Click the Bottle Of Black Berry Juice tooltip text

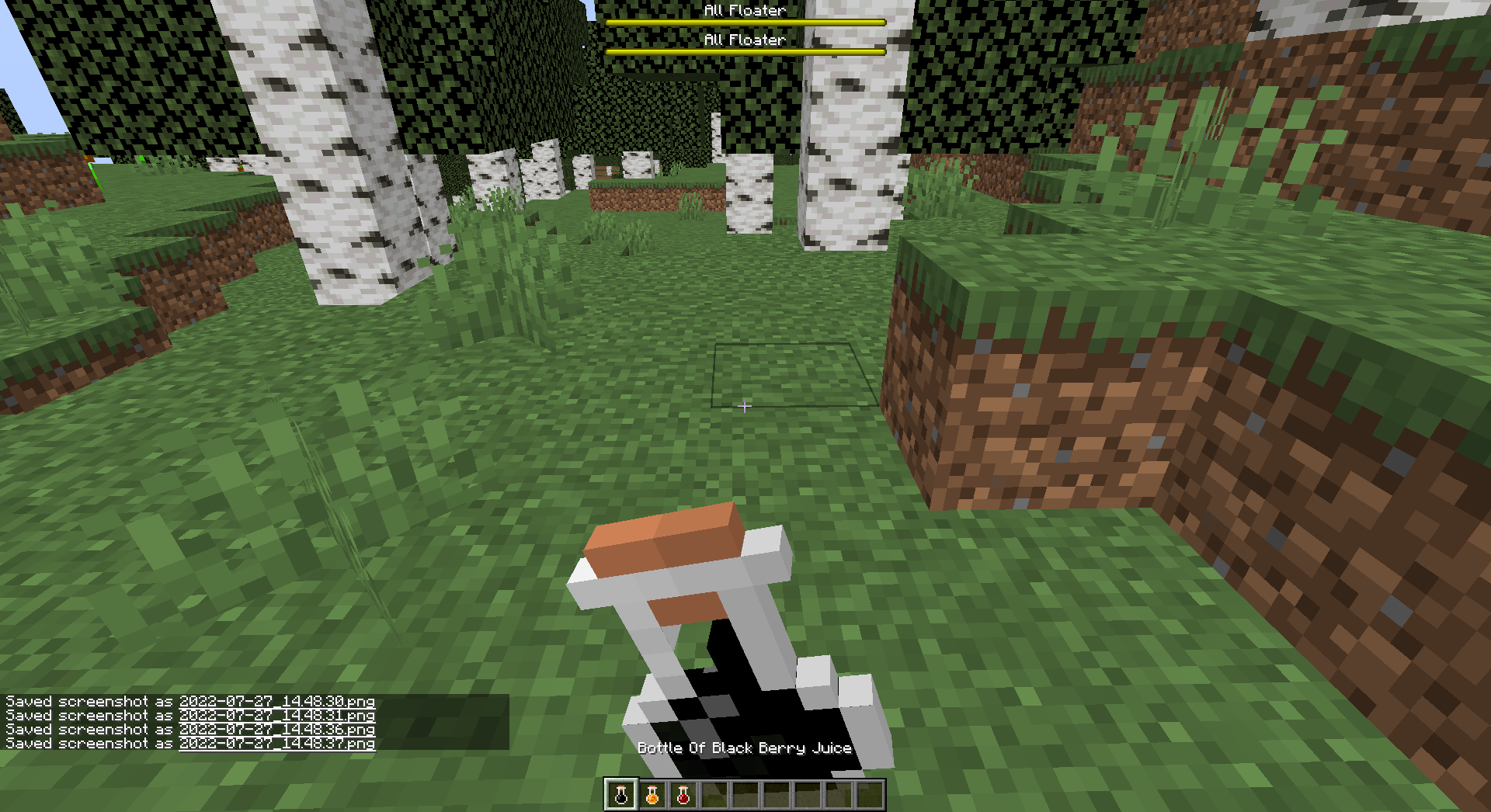coord(744,748)
